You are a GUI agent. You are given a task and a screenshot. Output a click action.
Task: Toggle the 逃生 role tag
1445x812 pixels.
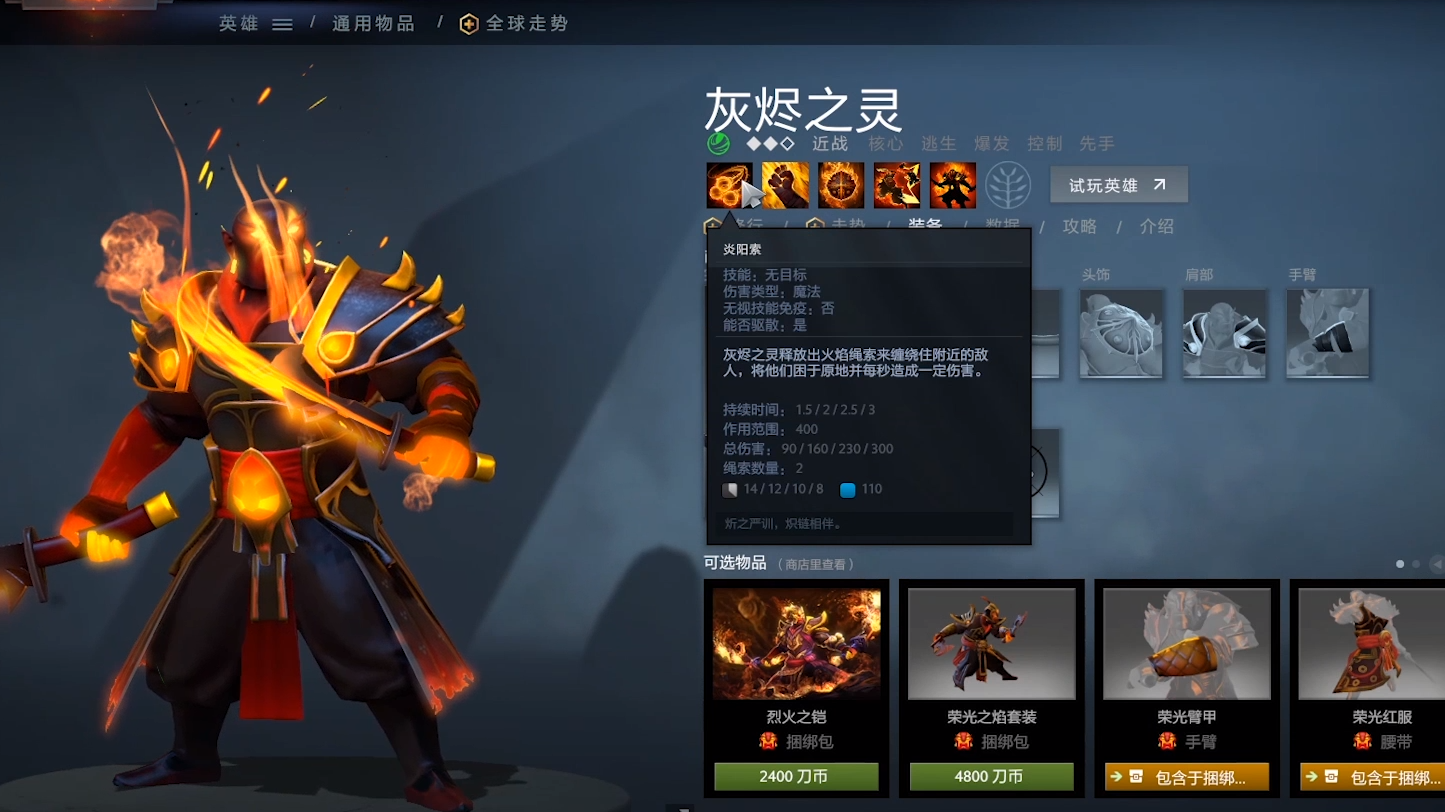coord(938,143)
